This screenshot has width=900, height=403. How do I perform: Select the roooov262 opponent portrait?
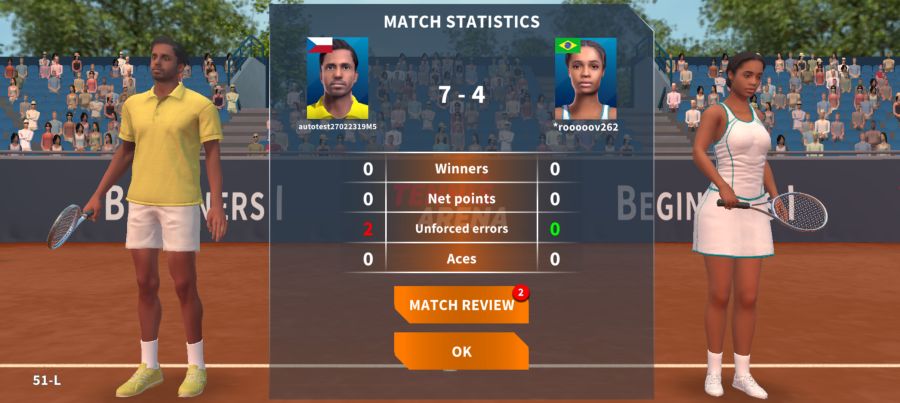tap(586, 79)
